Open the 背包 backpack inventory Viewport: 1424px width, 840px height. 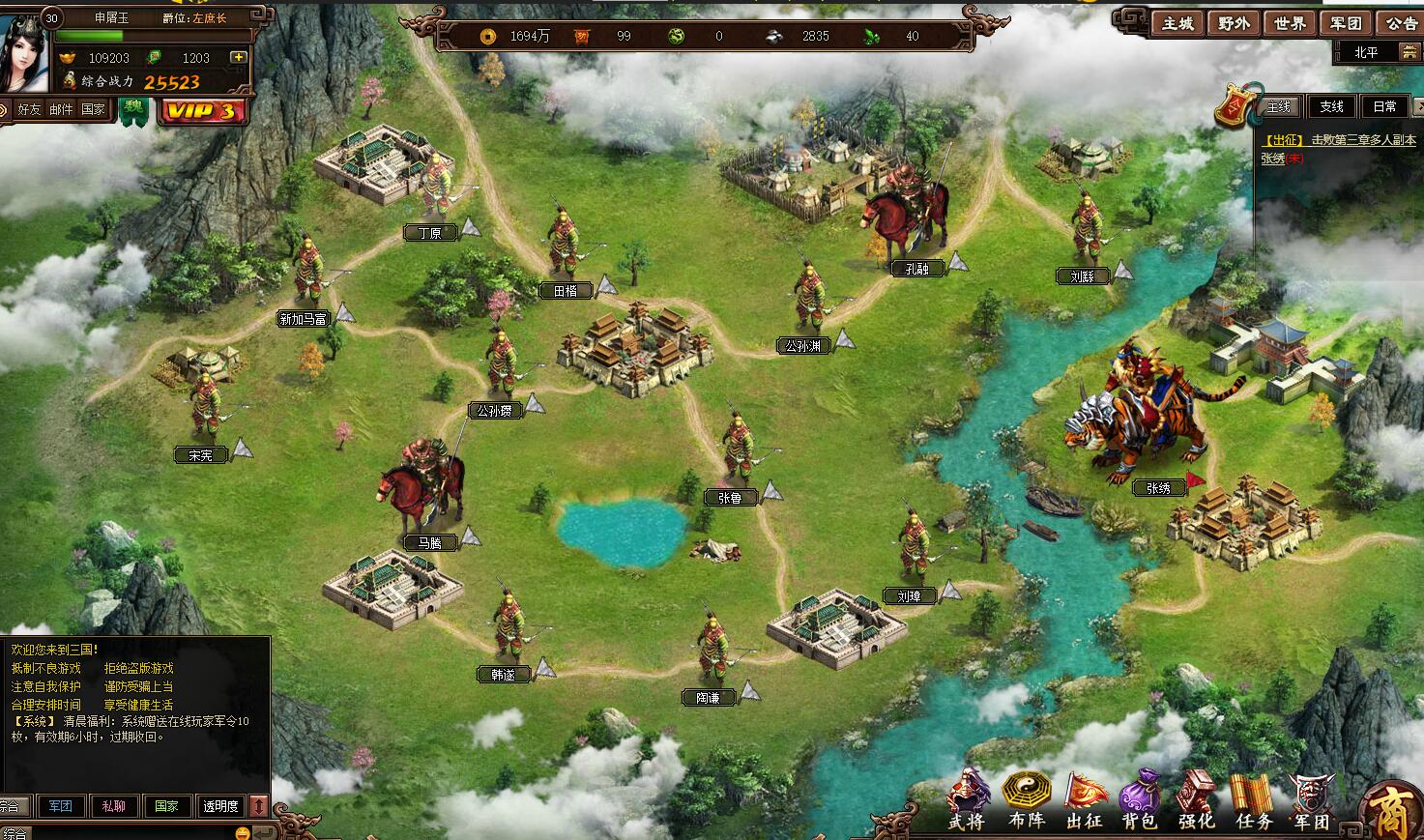[1139, 801]
